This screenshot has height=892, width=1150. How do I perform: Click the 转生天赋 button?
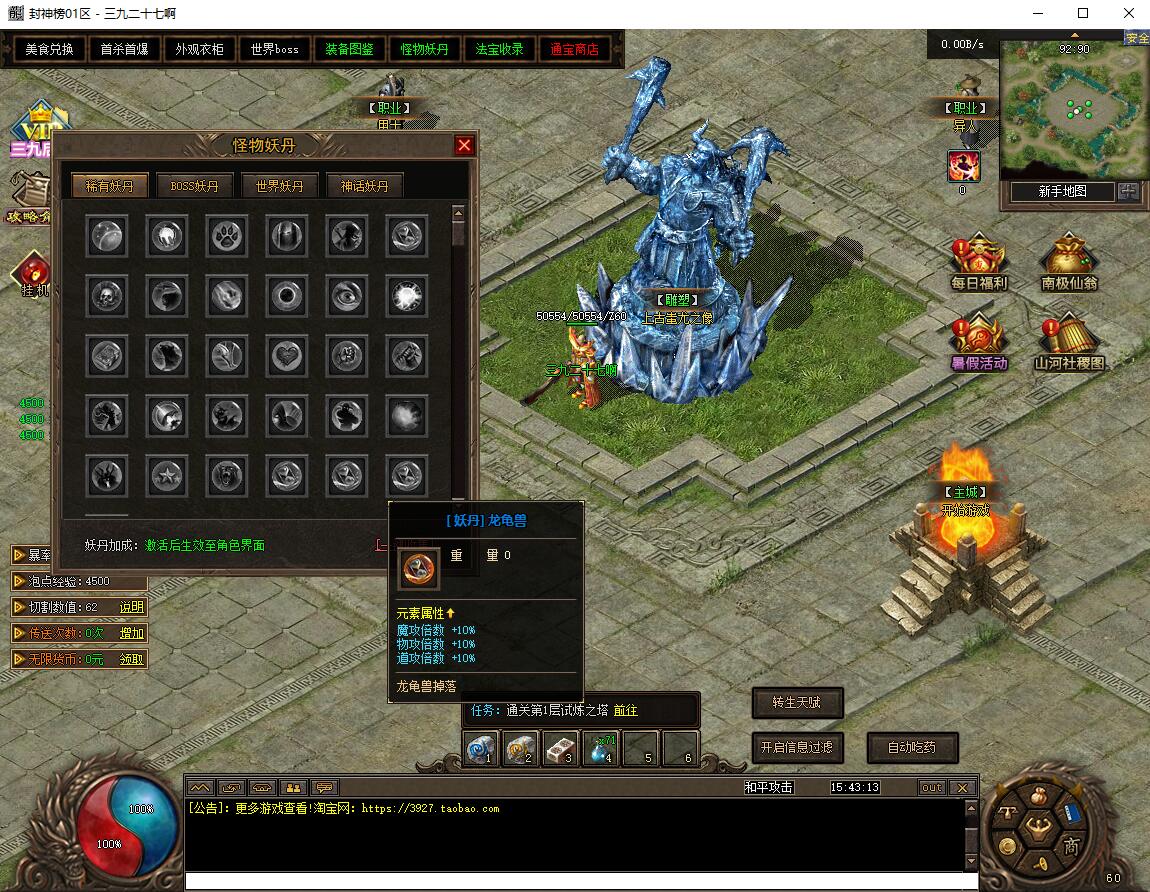point(797,702)
